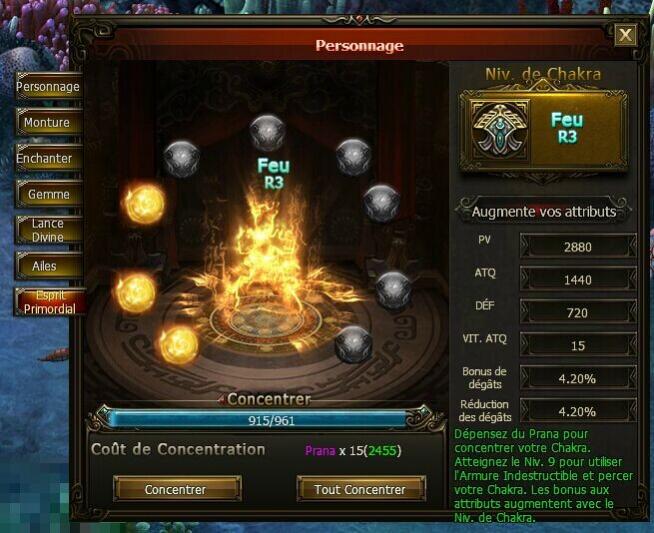
Task: Open the Lance Divine tab
Action: [x=48, y=231]
